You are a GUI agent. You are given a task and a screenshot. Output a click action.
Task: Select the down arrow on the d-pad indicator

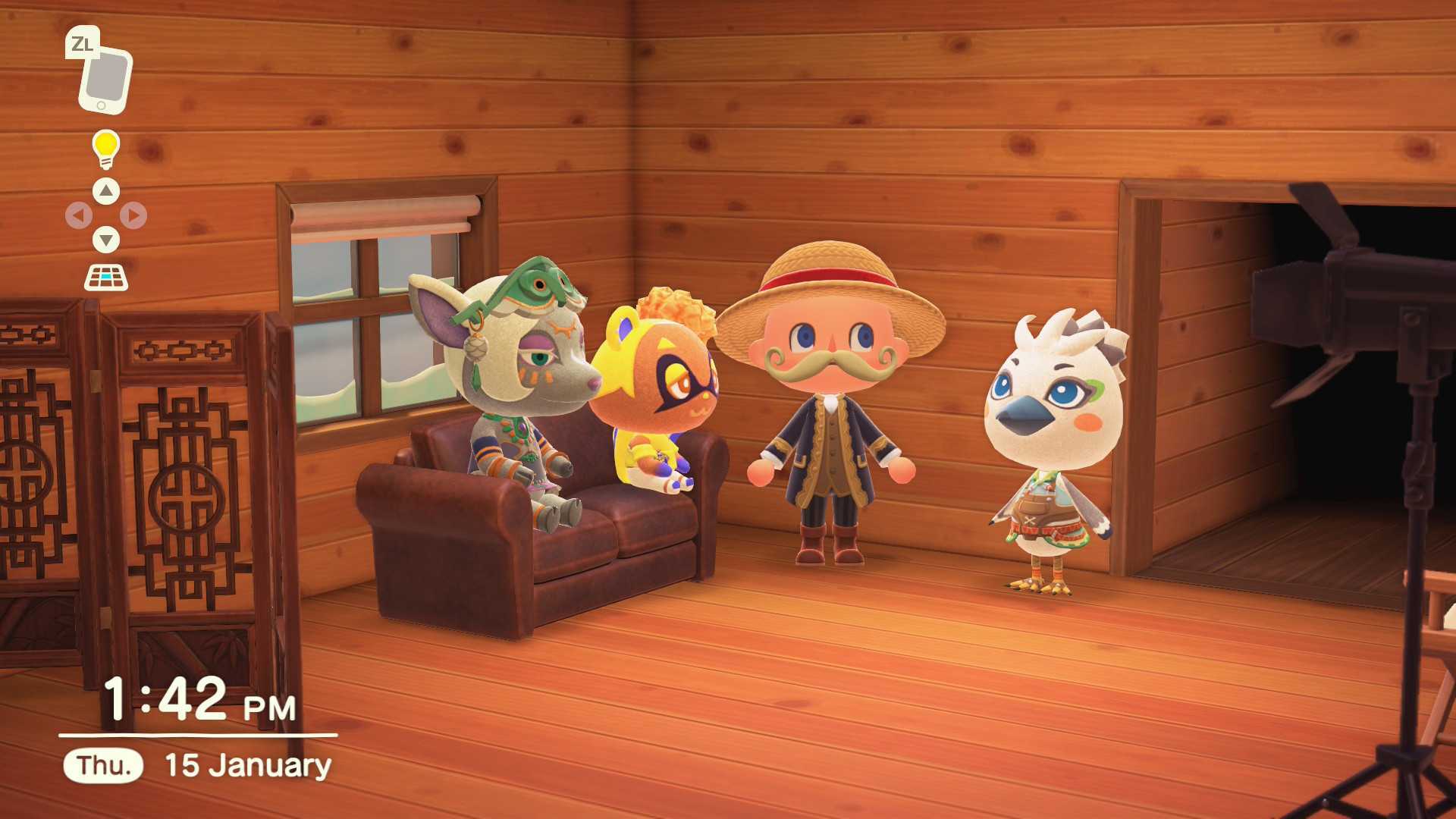tap(106, 240)
